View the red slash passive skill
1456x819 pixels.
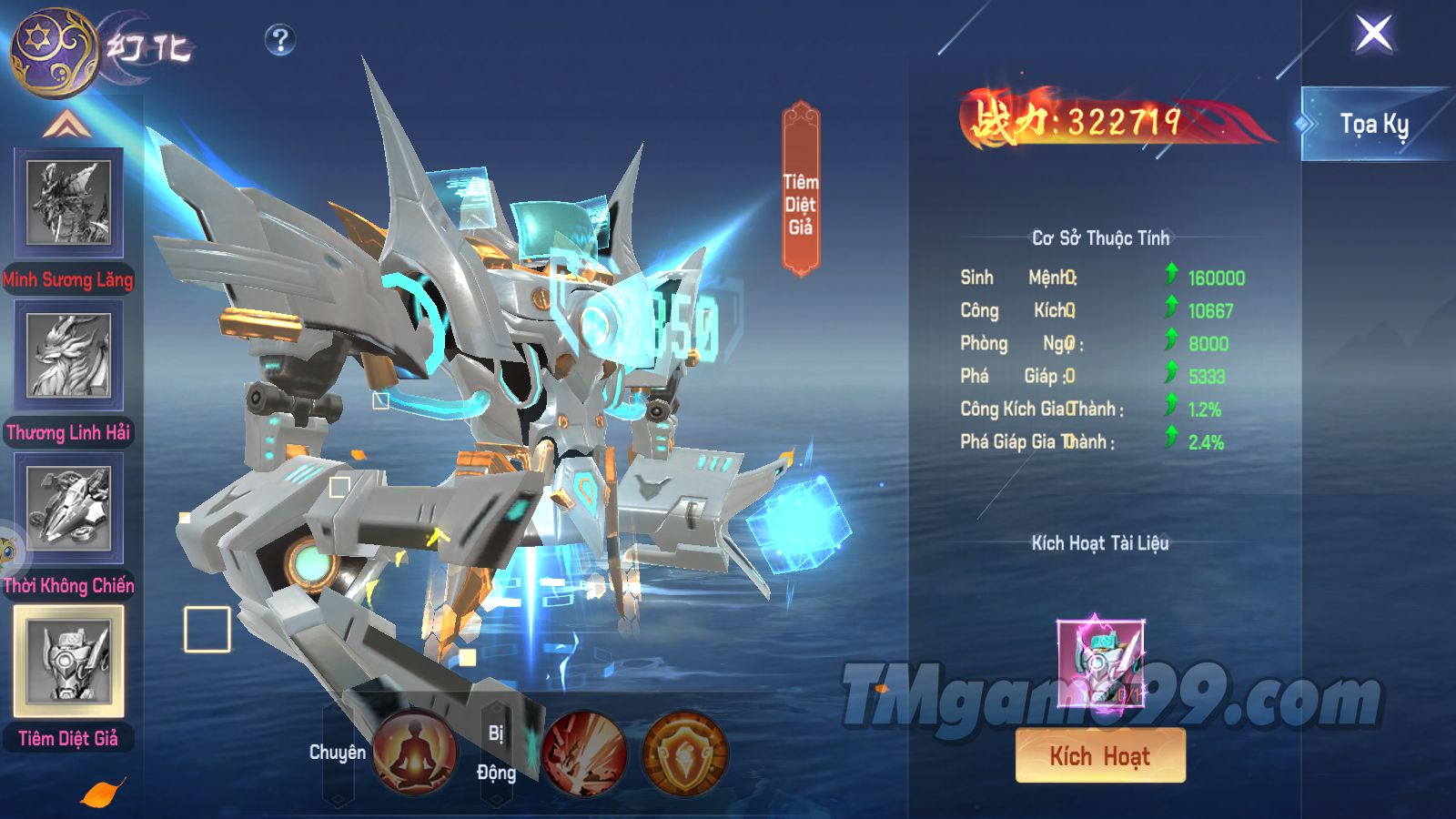(584, 751)
